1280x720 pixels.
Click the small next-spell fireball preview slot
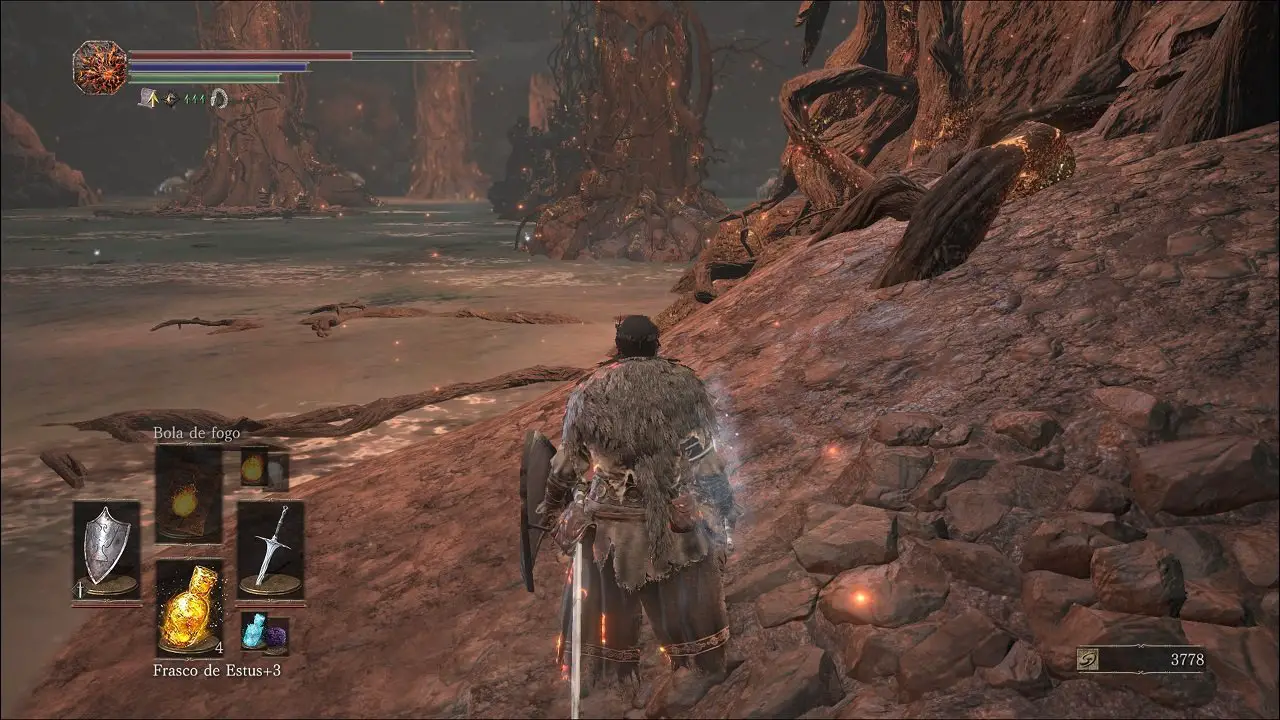264,468
